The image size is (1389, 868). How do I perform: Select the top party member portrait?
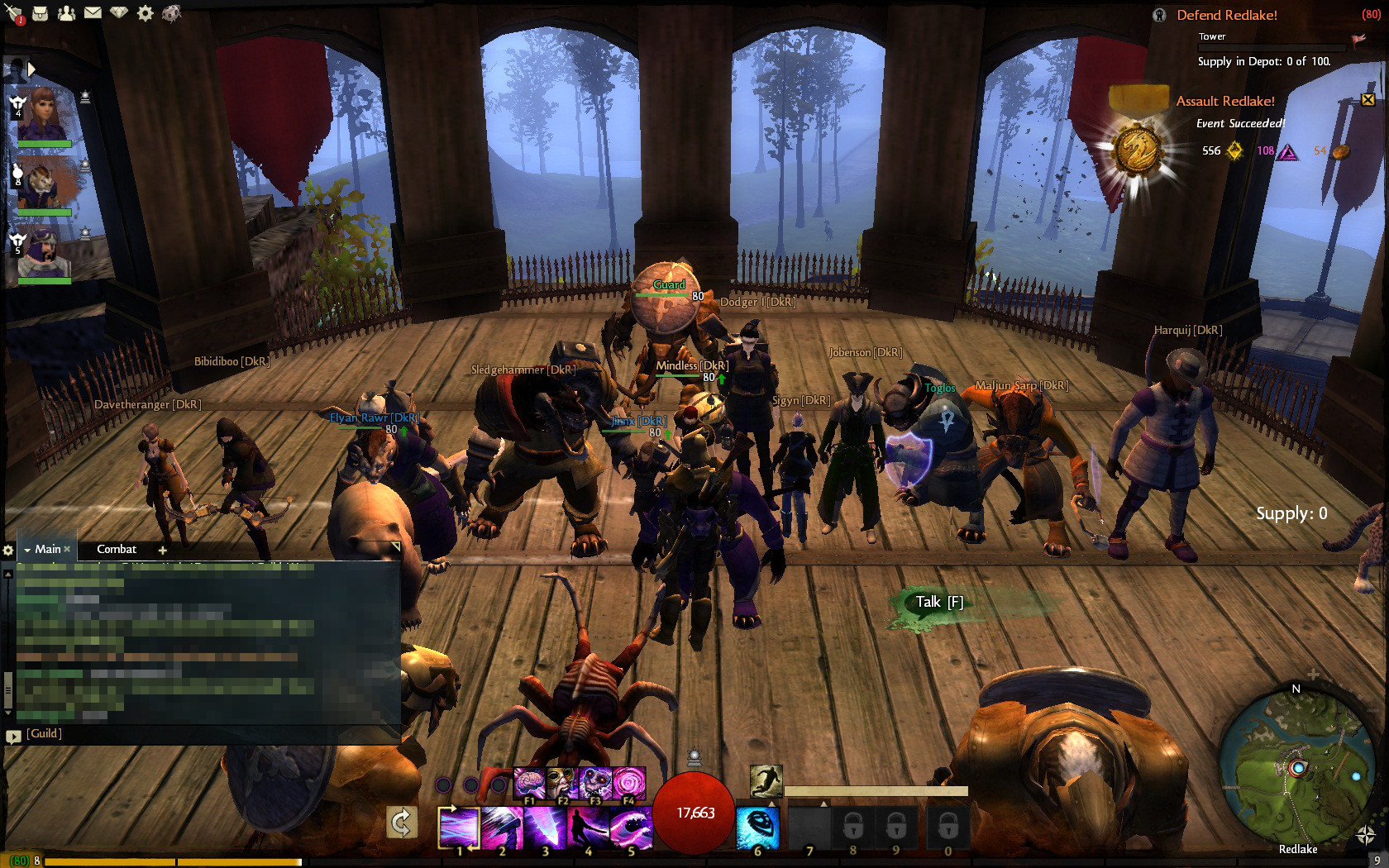(x=43, y=116)
